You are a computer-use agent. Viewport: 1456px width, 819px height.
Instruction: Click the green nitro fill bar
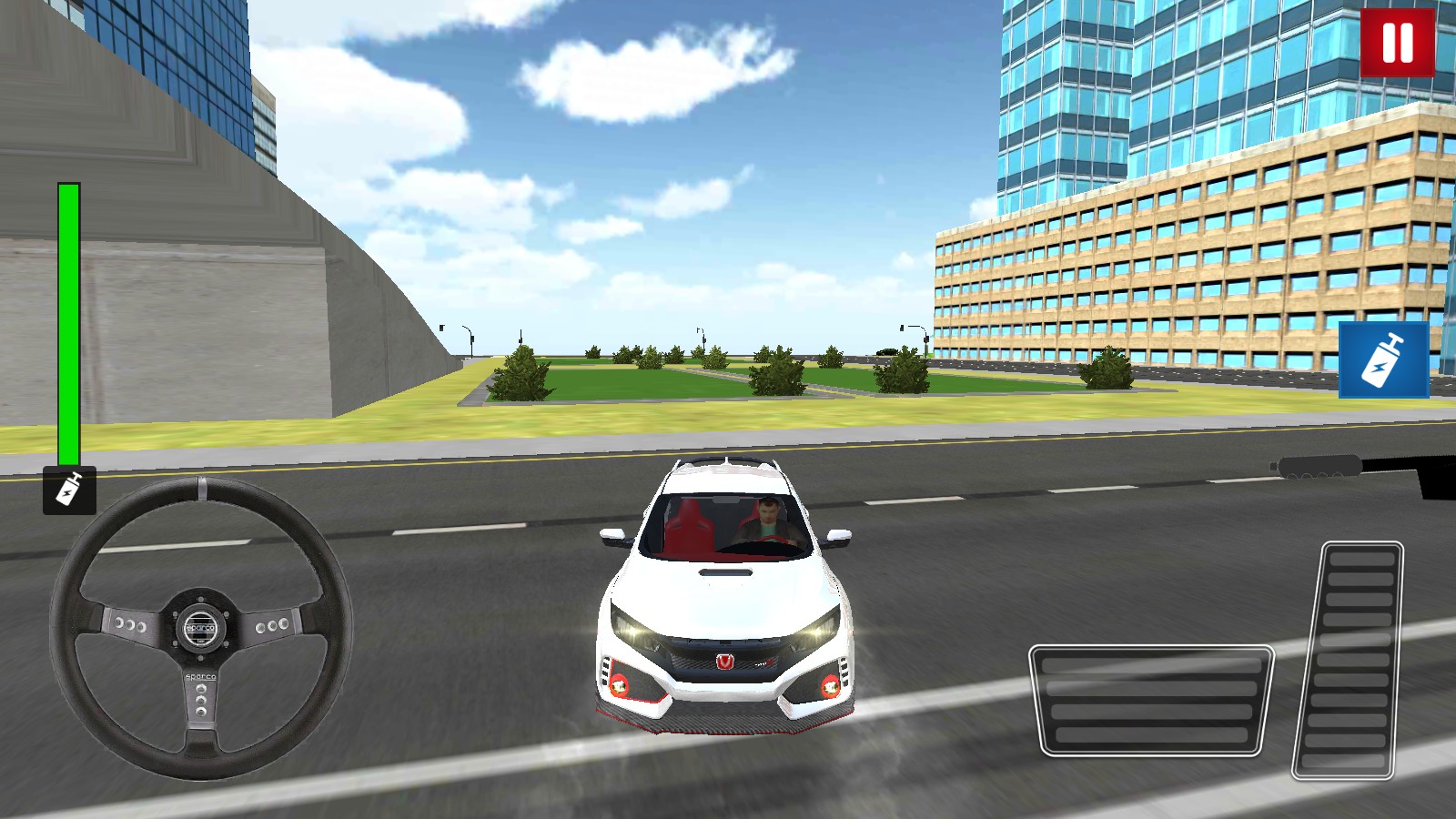pyautogui.click(x=67, y=318)
